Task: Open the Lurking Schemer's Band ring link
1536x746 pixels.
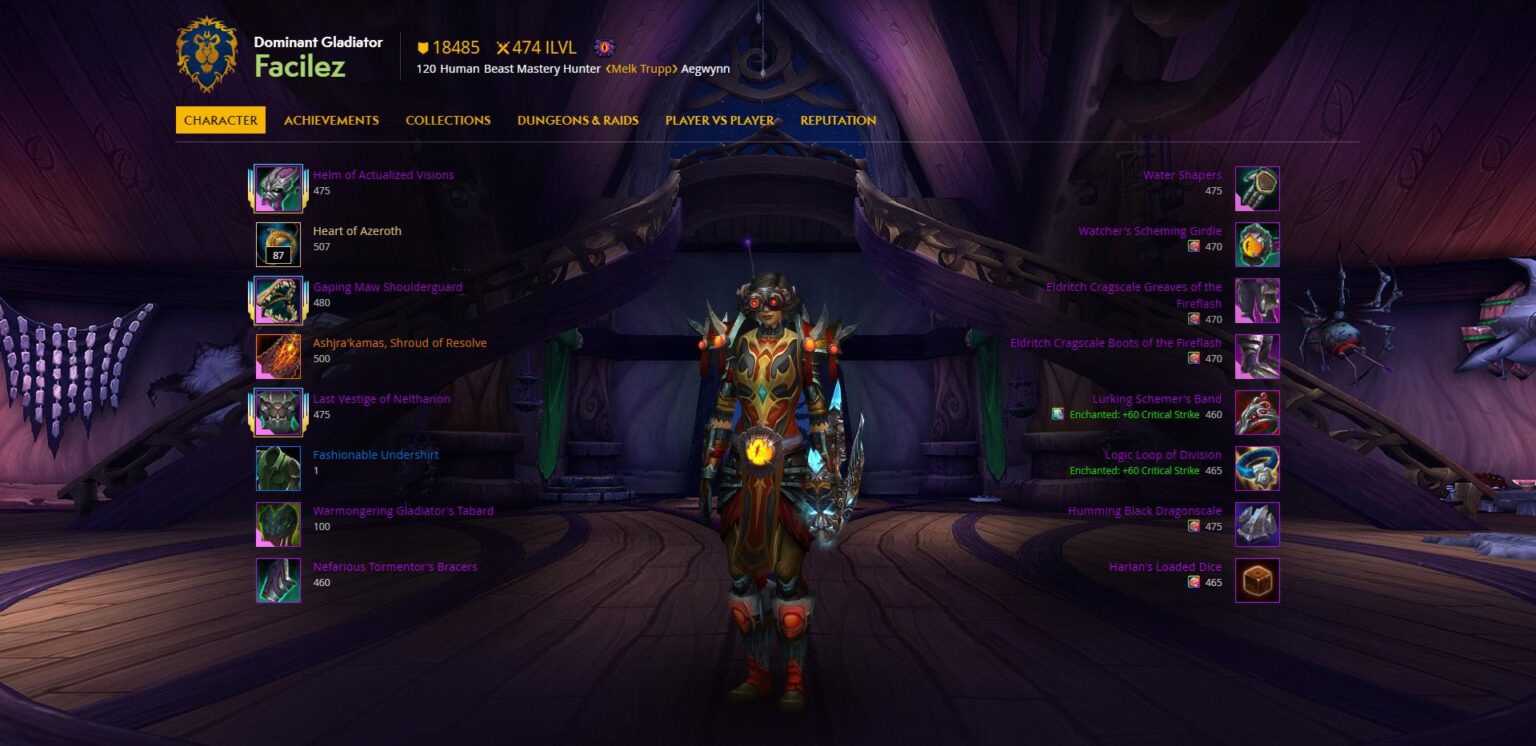Action: [1156, 399]
